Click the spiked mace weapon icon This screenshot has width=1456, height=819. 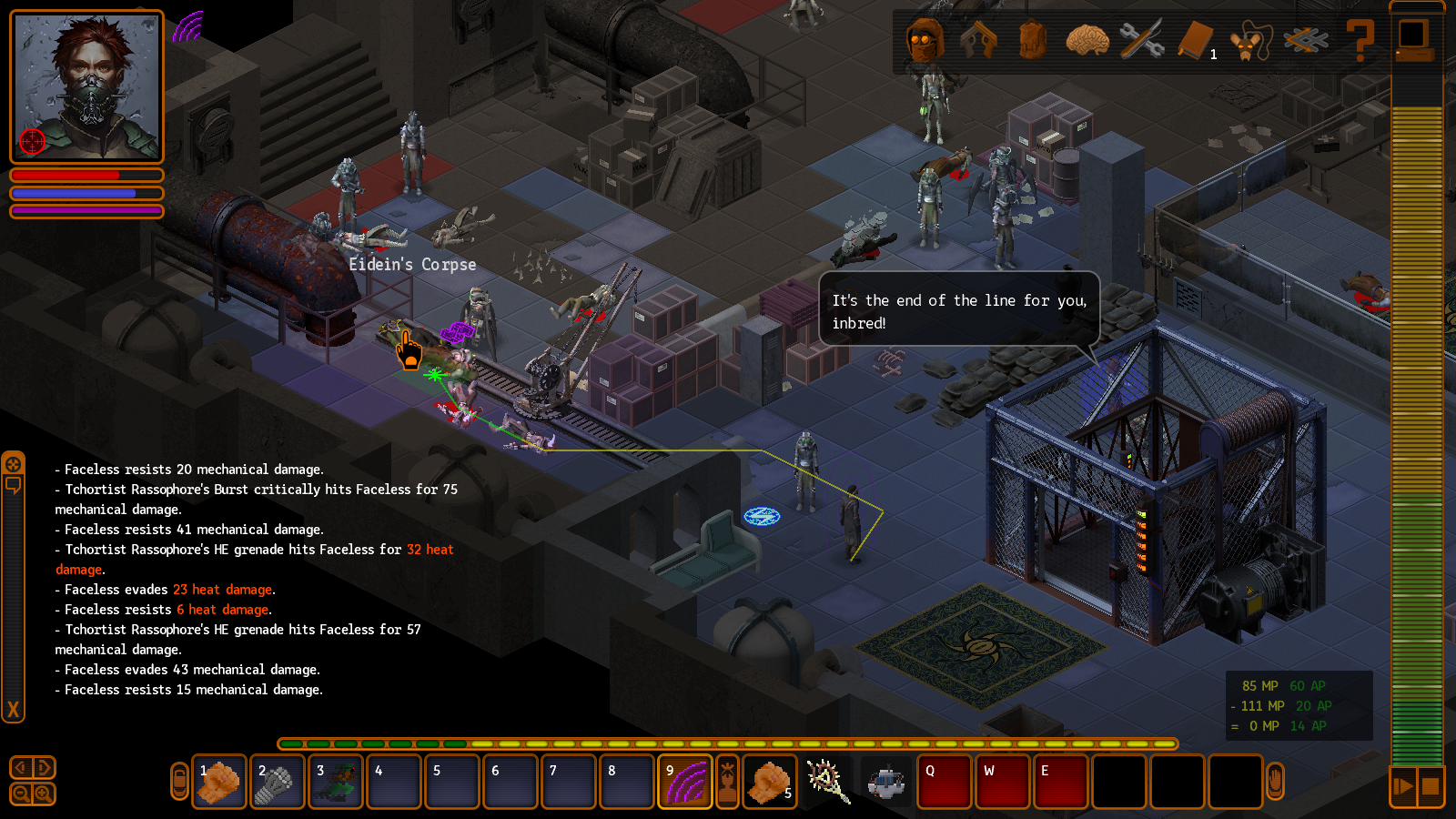click(828, 782)
